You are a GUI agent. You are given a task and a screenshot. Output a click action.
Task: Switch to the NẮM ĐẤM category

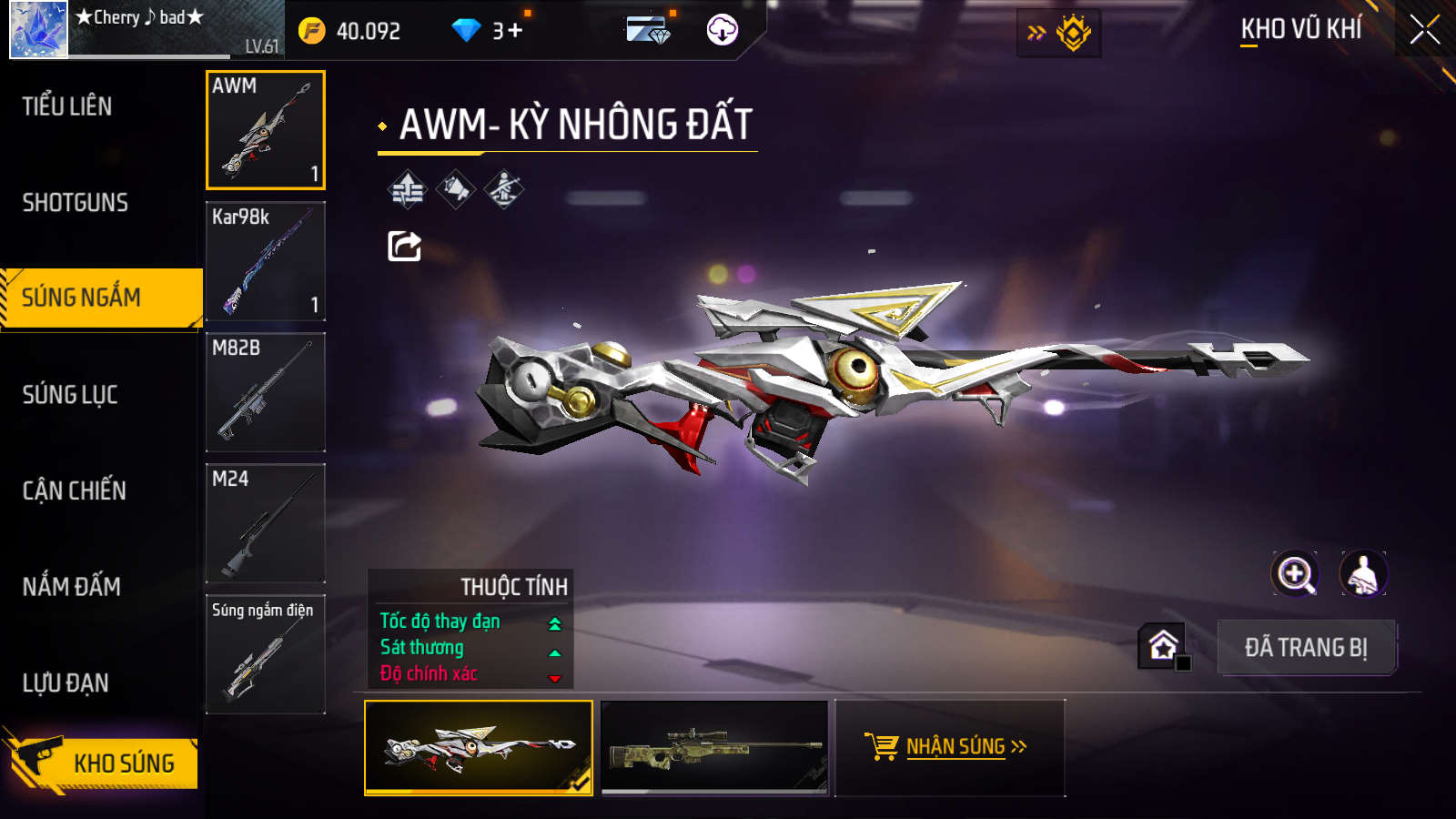tap(71, 587)
